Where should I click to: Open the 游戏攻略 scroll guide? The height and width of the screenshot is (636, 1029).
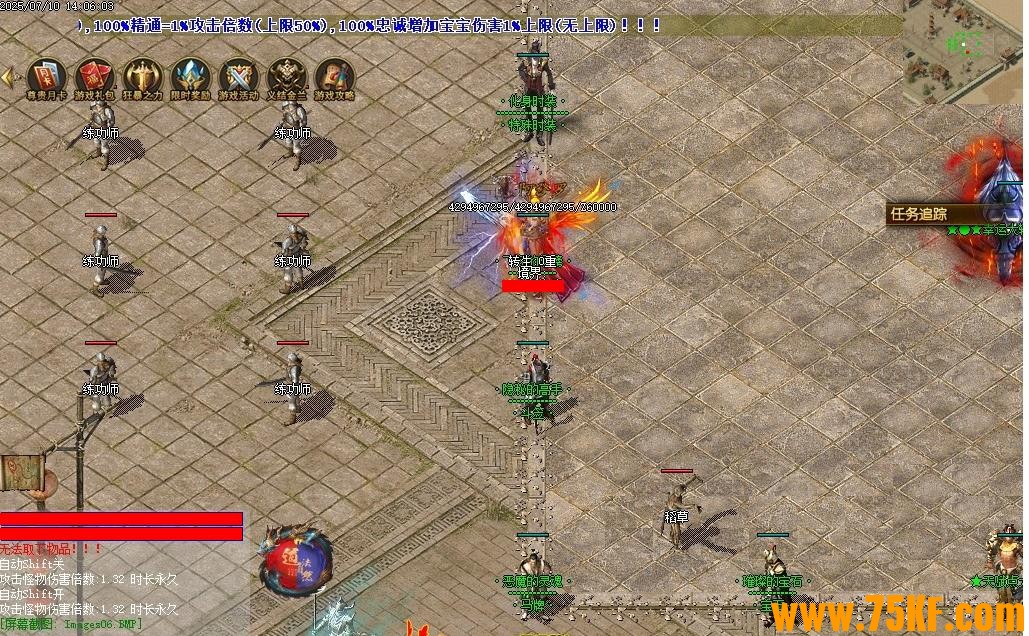coord(334,78)
